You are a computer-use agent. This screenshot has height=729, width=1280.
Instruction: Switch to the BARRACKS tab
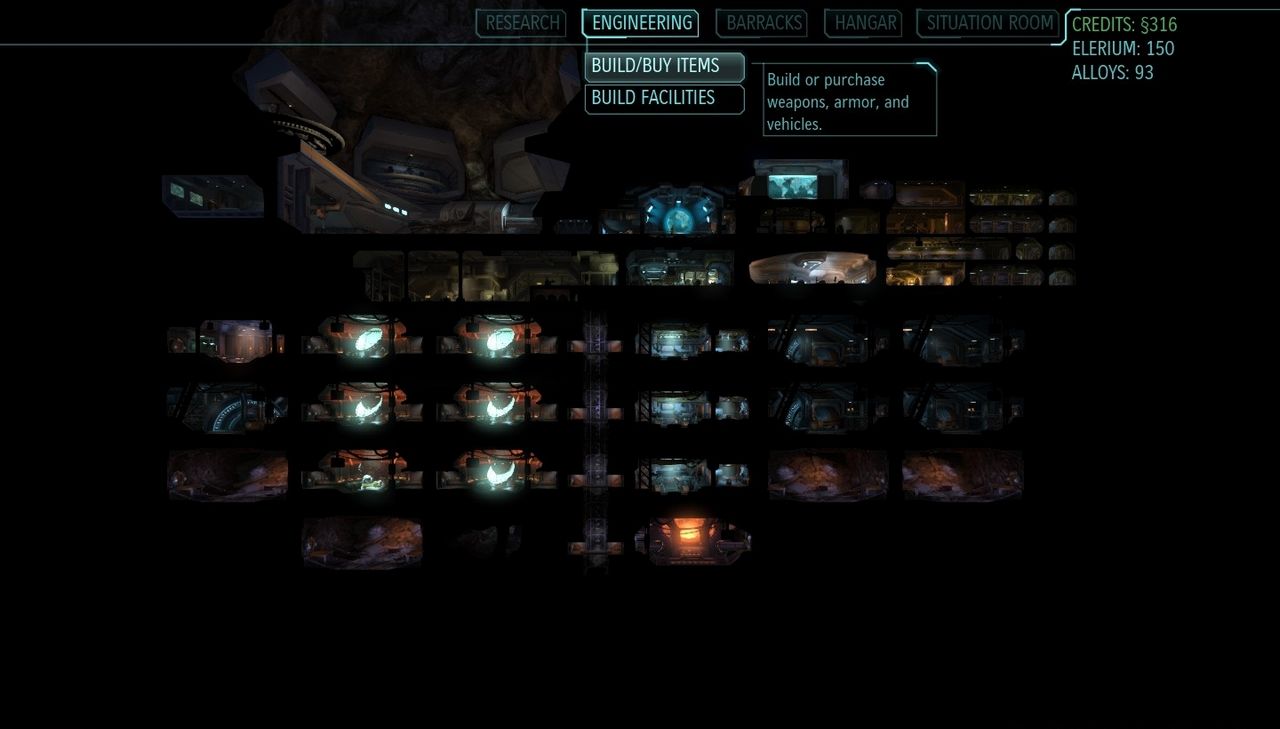pyautogui.click(x=762, y=23)
